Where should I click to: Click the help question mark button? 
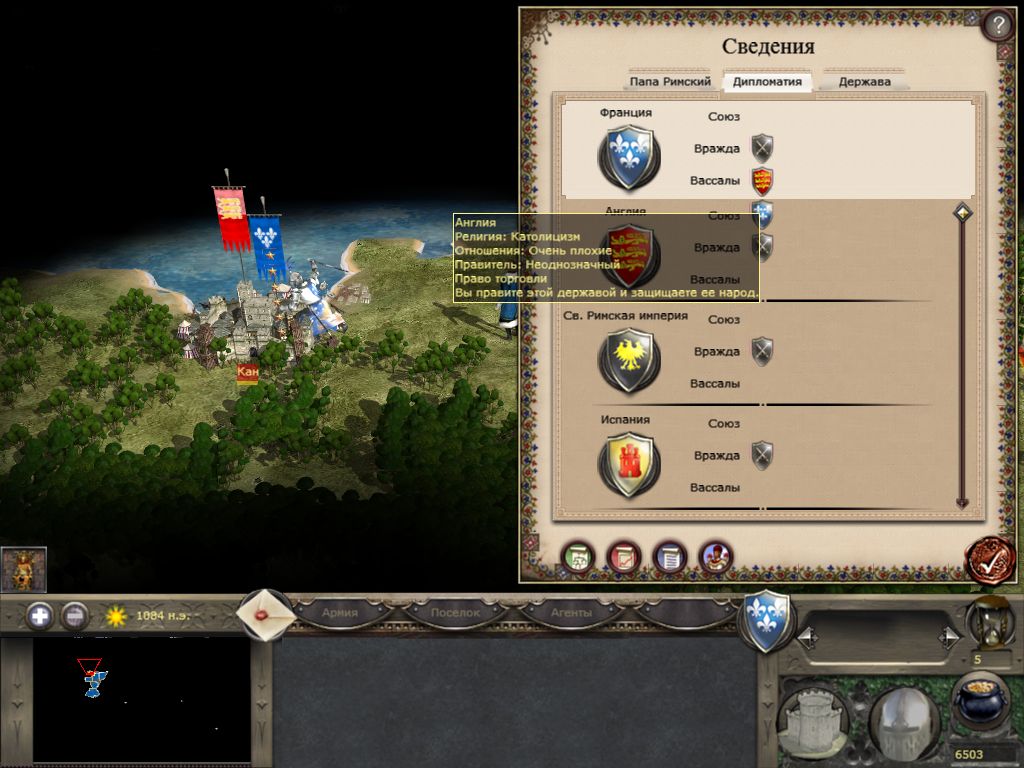(997, 24)
